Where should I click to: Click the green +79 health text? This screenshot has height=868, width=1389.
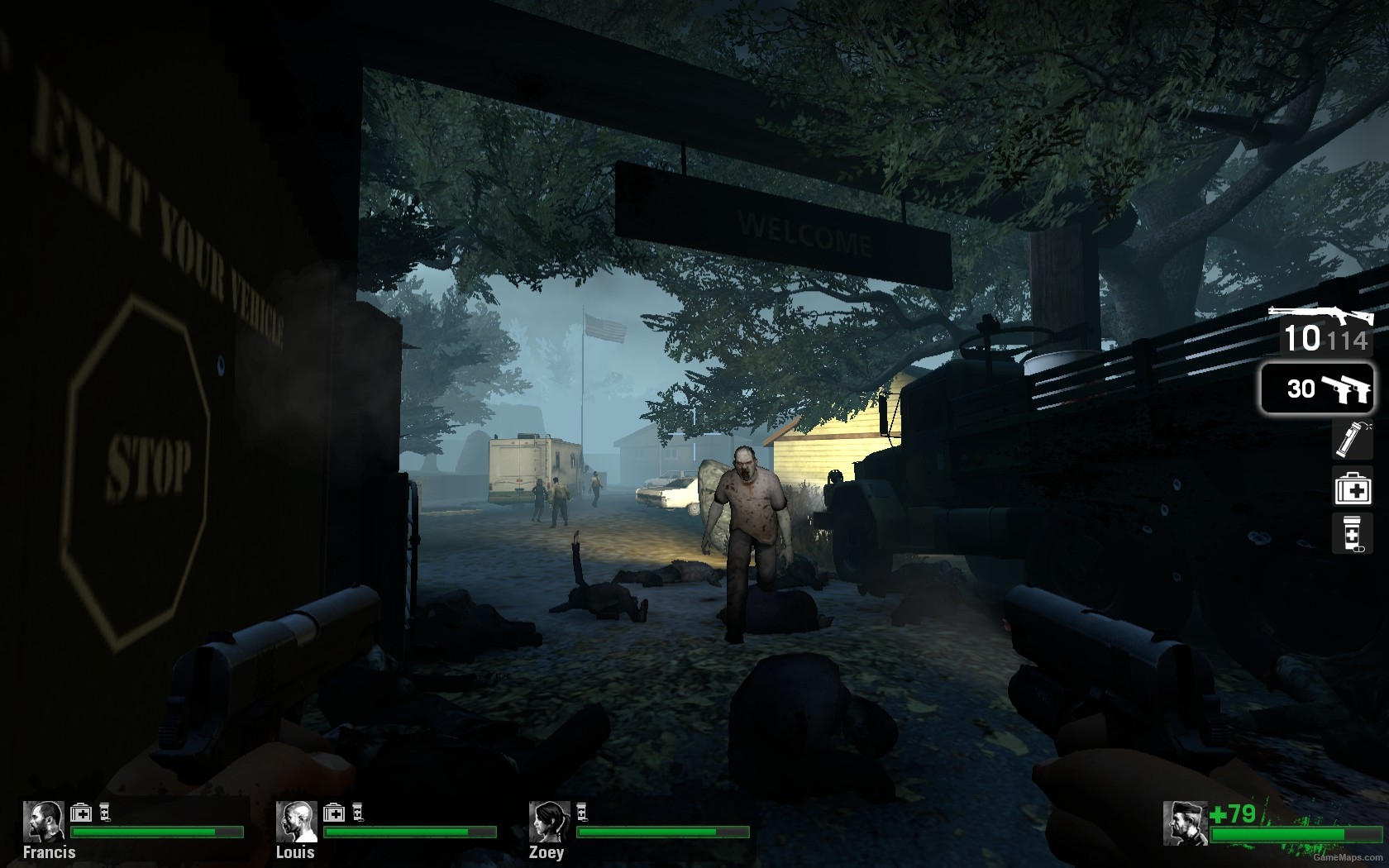1233,813
